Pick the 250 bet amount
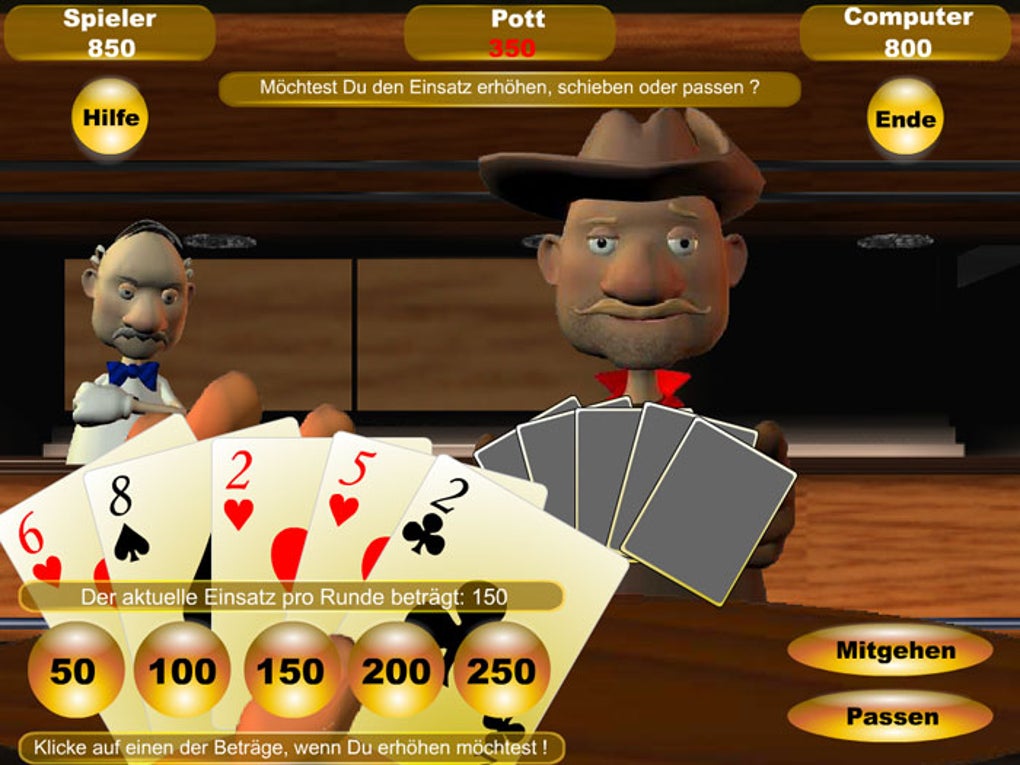Viewport: 1020px width, 765px height. [502, 670]
